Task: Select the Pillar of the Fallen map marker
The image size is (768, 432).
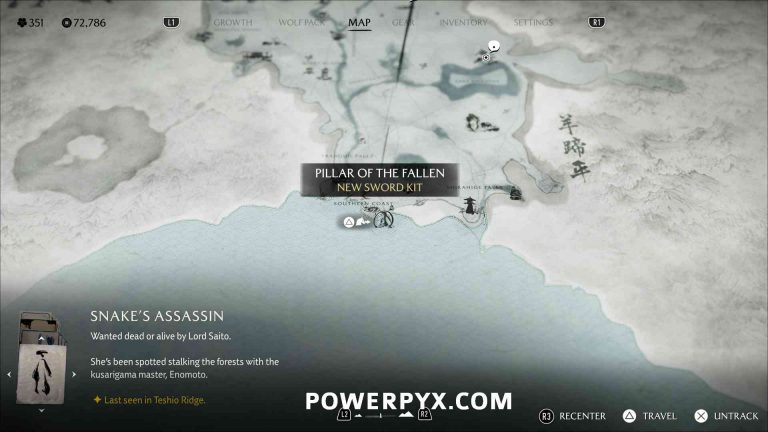Action: click(x=383, y=219)
